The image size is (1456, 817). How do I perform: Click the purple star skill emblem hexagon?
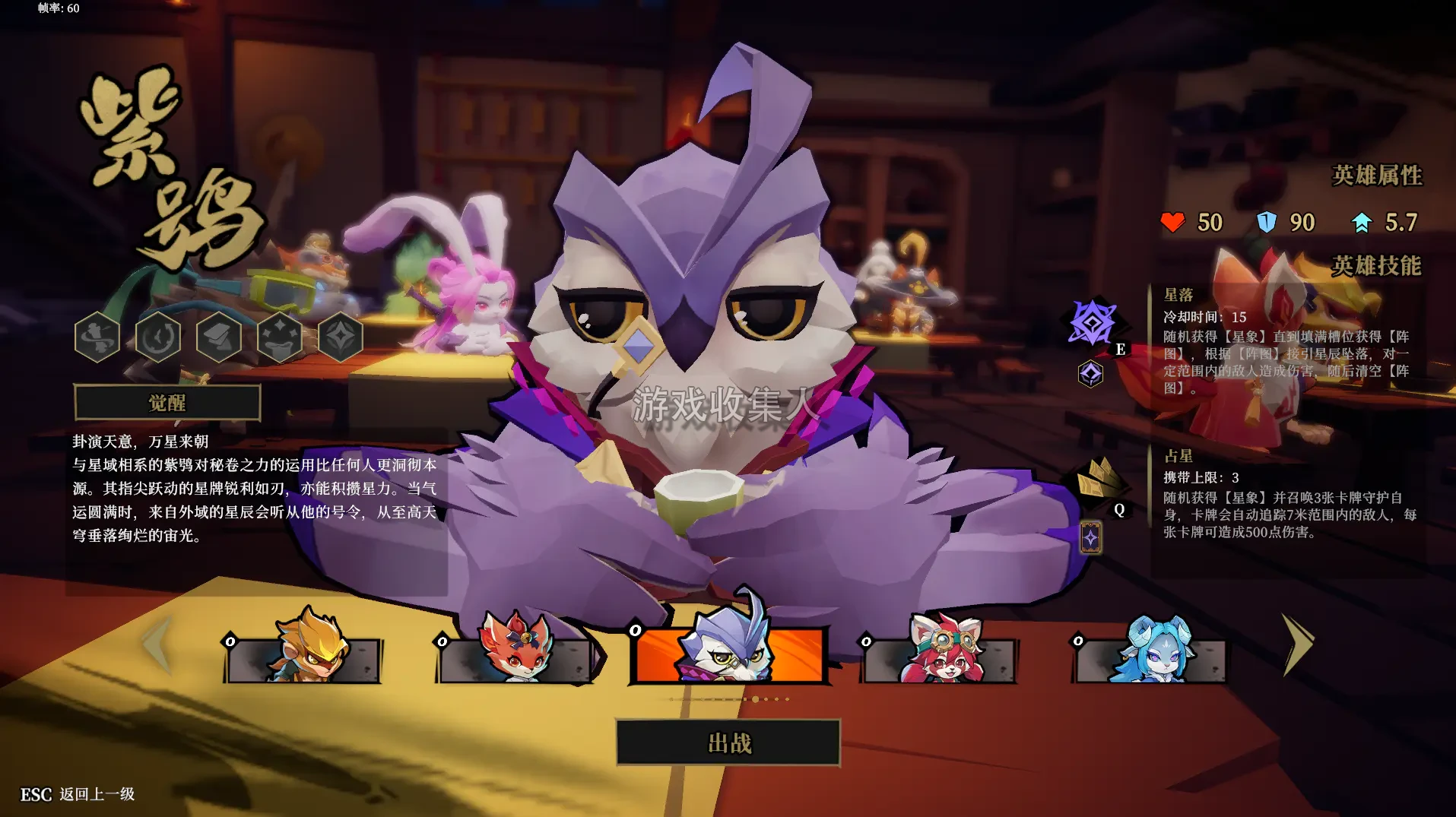(x=1089, y=372)
